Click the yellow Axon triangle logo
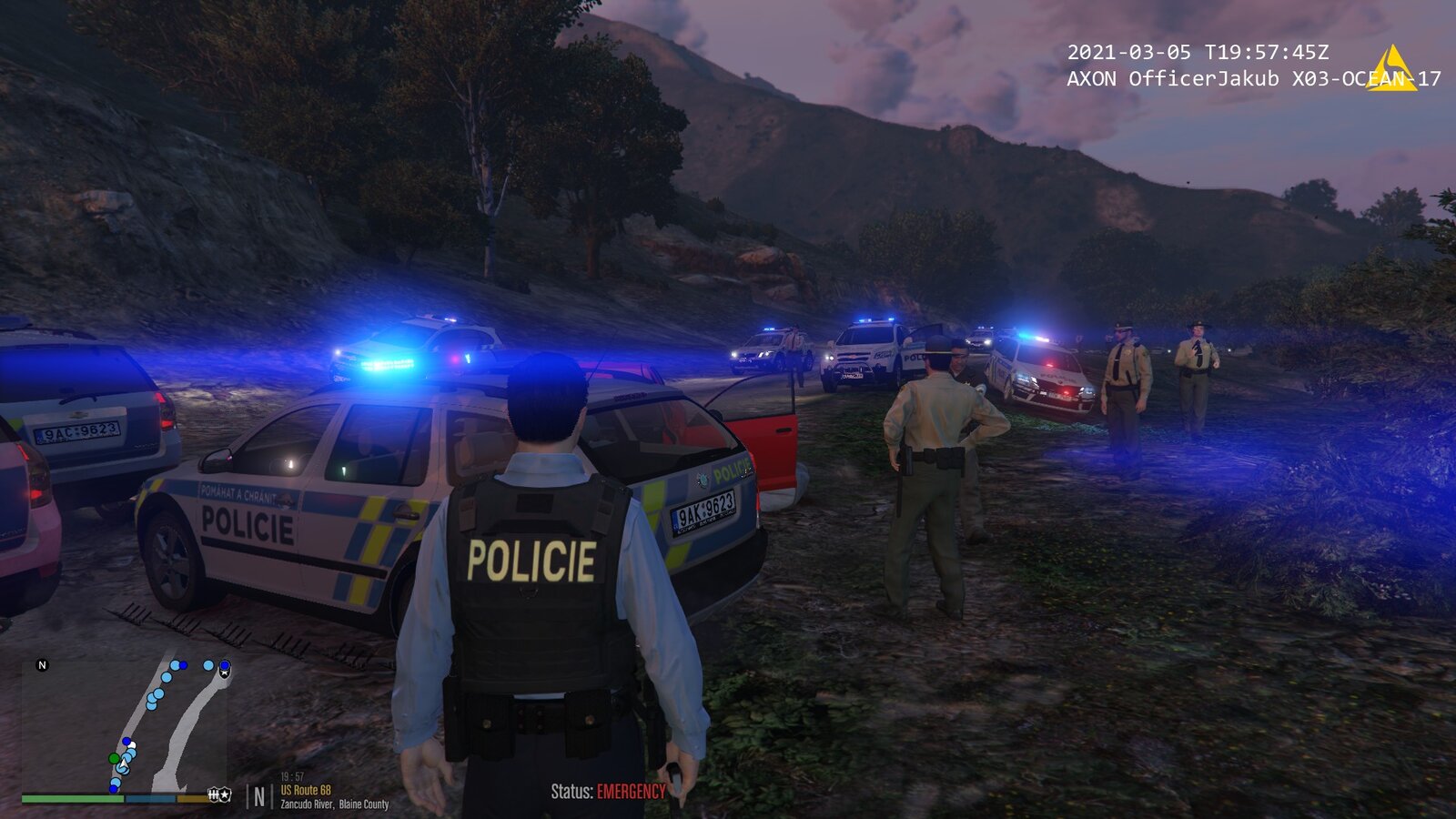The image size is (1456, 819). point(1390,69)
